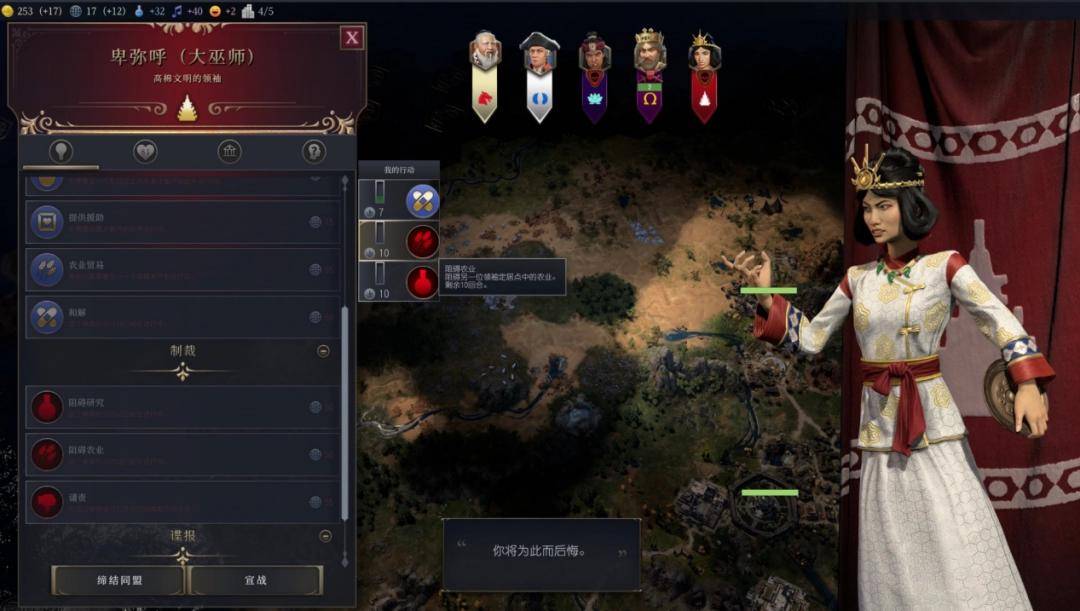
Task: Switch to the lightbulb actions tab
Action: click(x=61, y=152)
